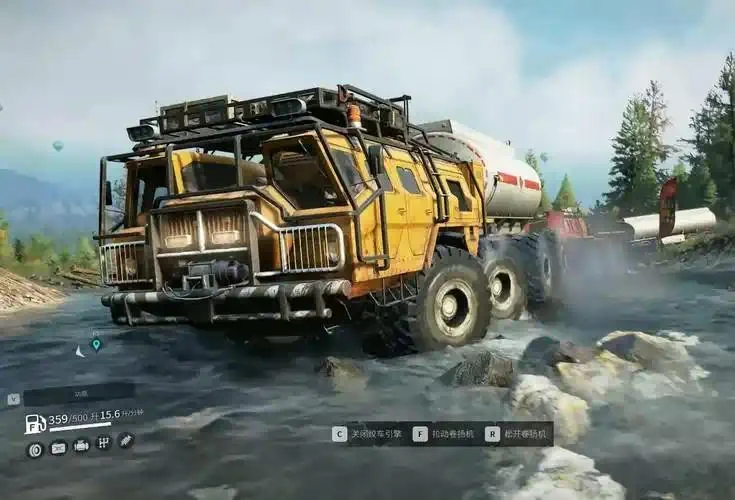Select the green waypoint marker

[x=96, y=345]
